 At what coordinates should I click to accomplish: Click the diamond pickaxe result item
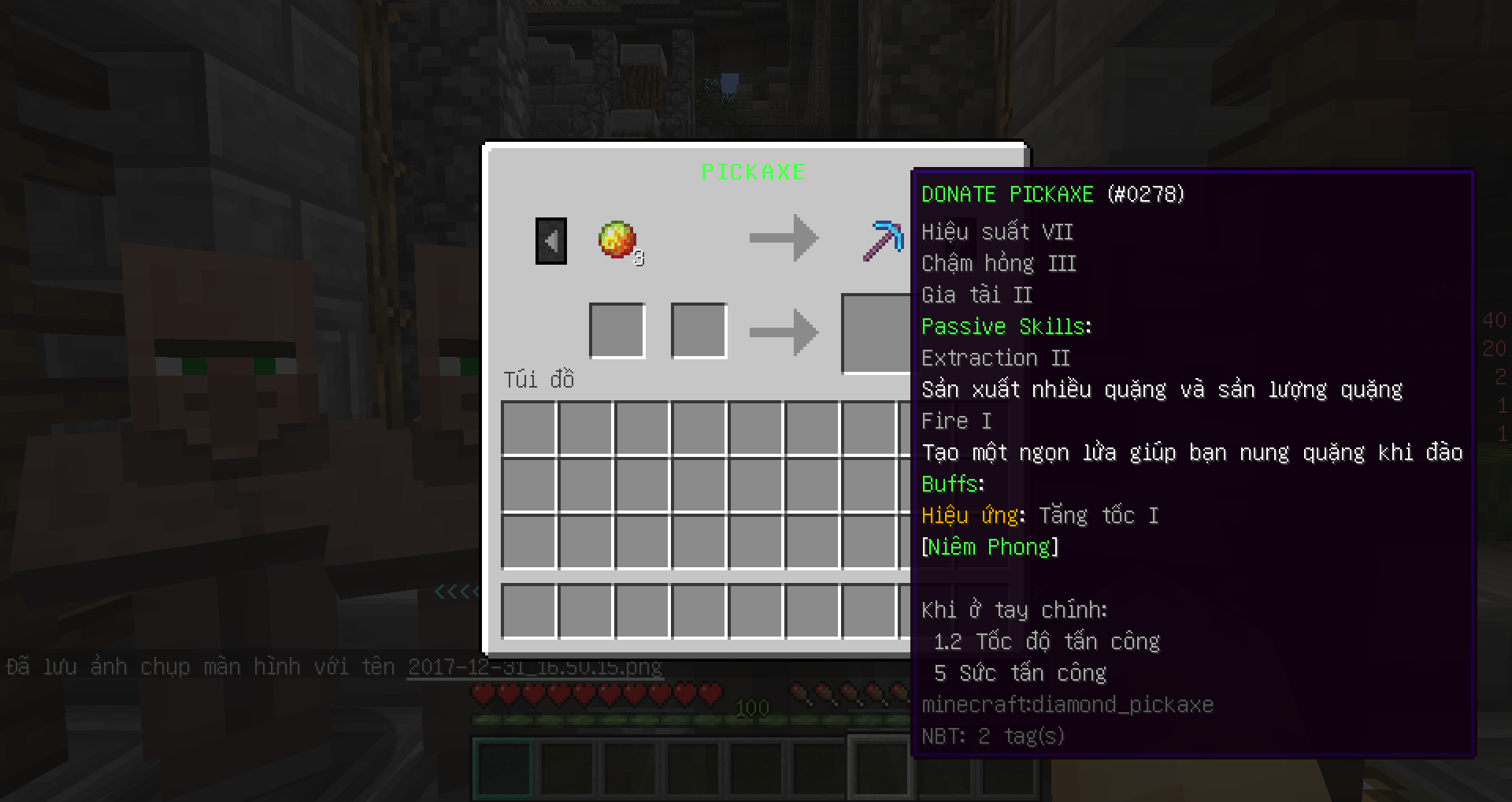882,239
